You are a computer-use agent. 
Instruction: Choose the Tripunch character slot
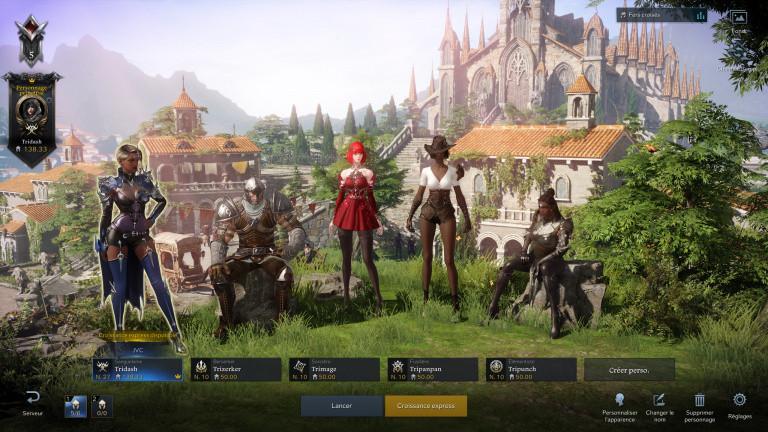531,370
